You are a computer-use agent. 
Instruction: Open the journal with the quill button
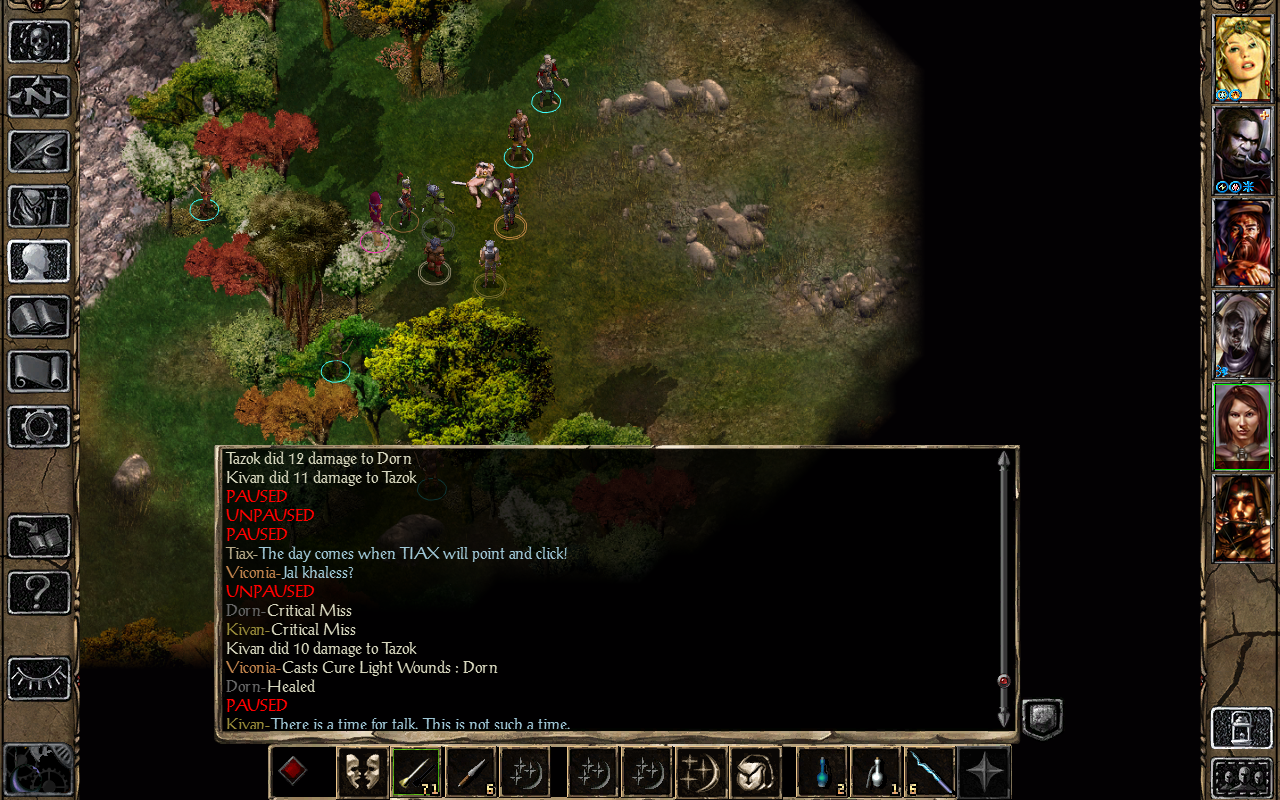[39, 151]
